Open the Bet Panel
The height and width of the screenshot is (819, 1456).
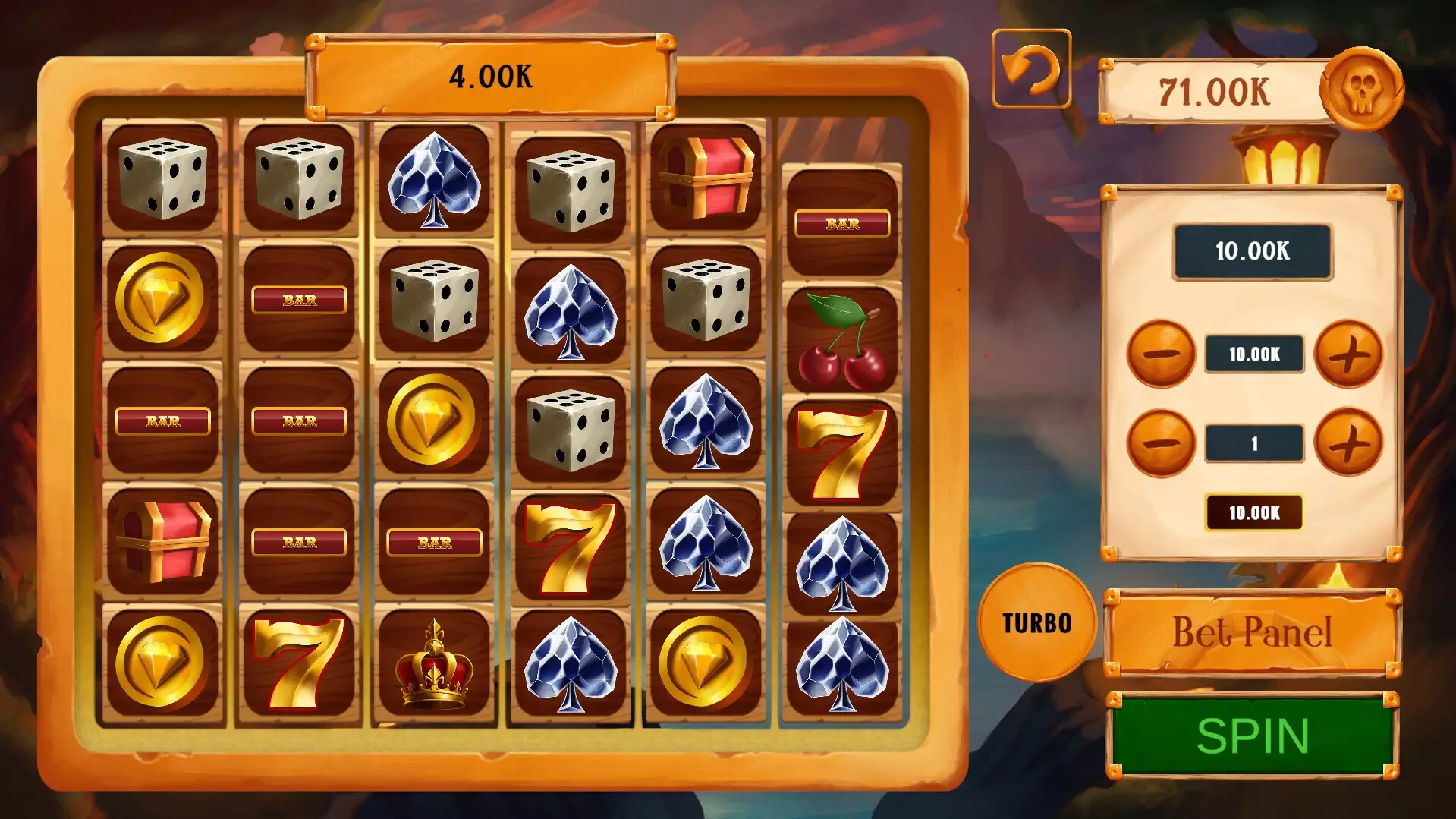click(1253, 630)
